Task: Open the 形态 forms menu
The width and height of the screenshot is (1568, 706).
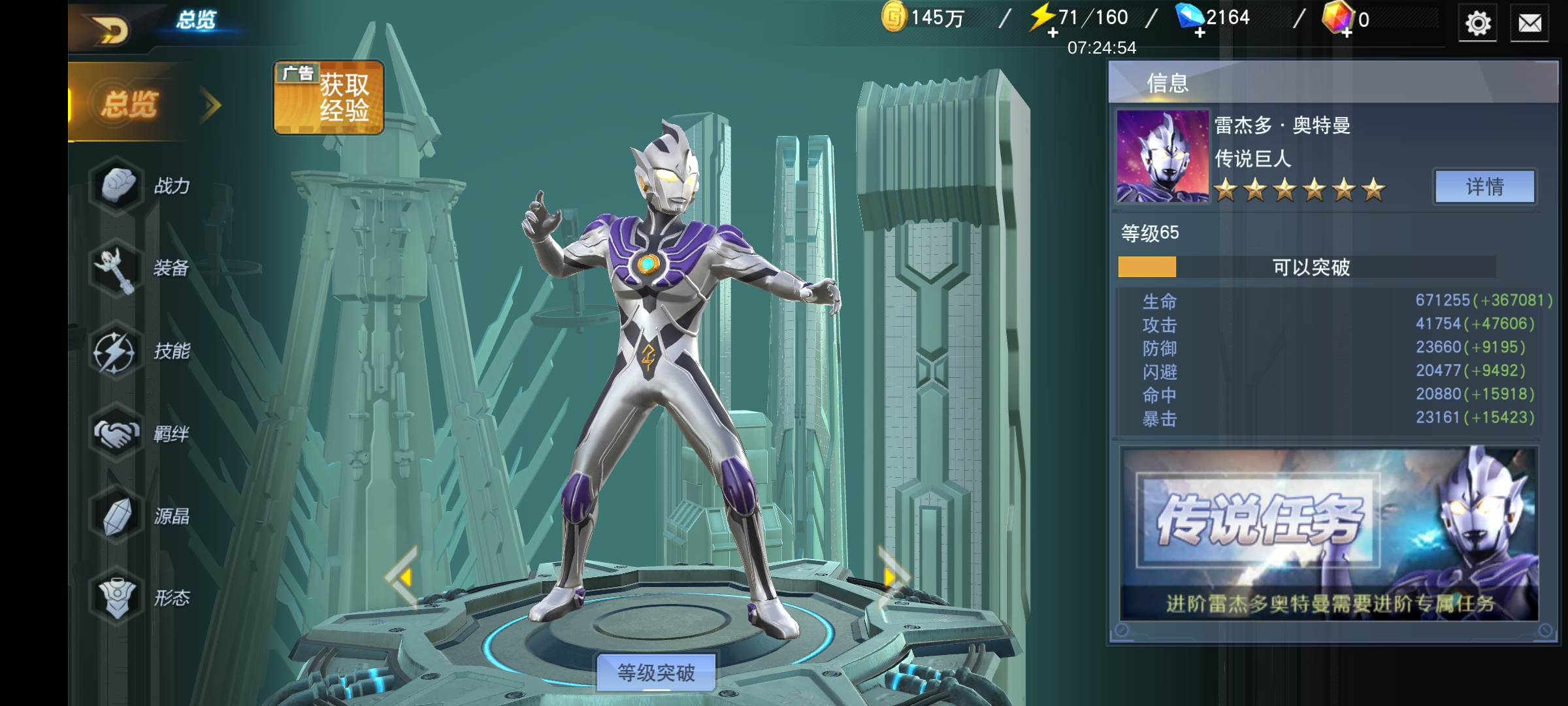Action: [144, 597]
